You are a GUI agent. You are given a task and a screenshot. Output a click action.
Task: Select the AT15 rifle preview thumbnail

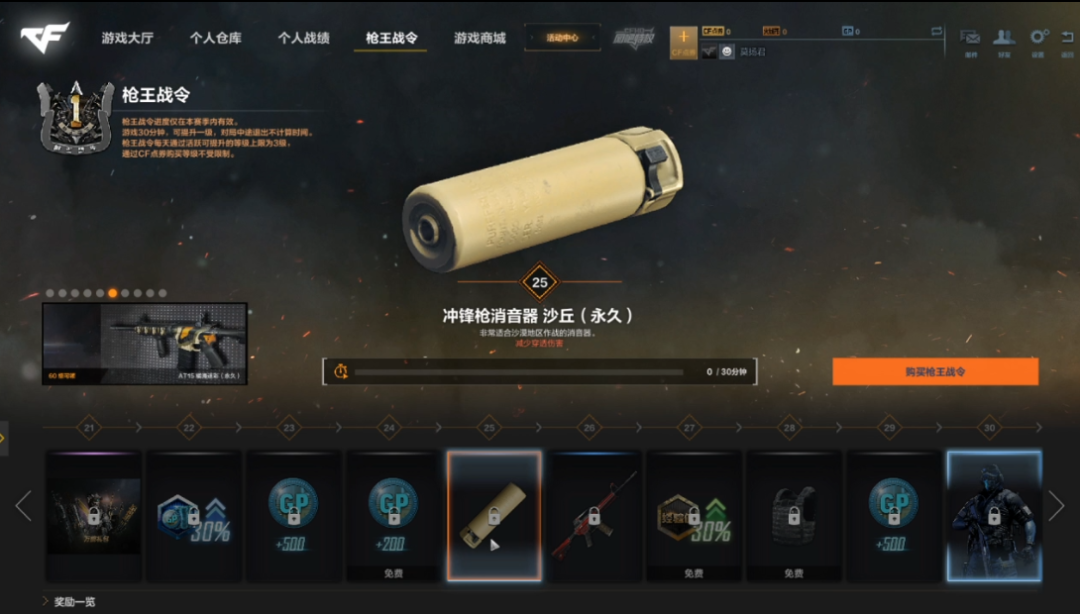(x=144, y=344)
